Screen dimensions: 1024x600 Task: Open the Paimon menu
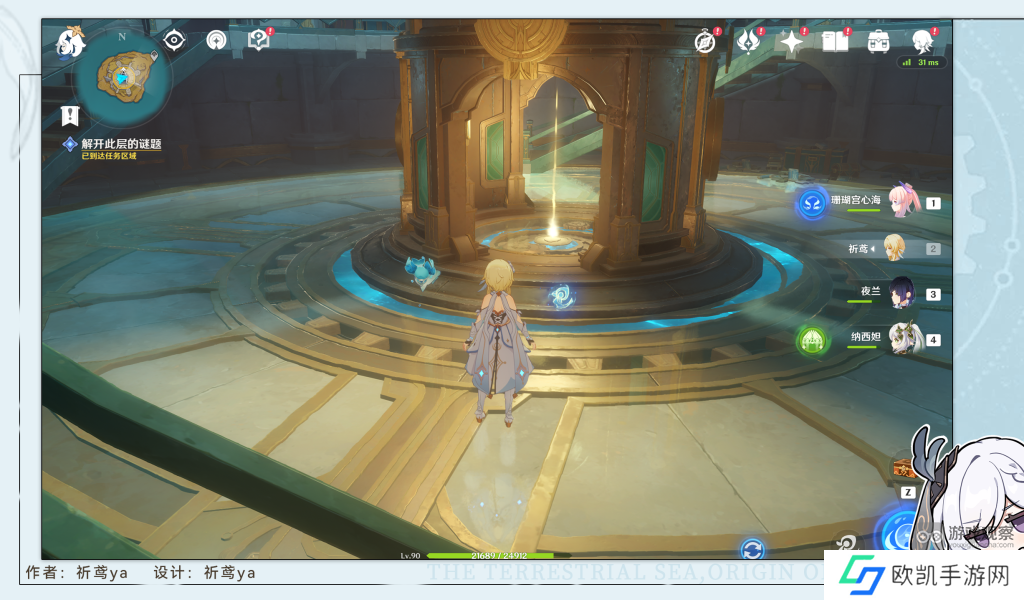(71, 42)
